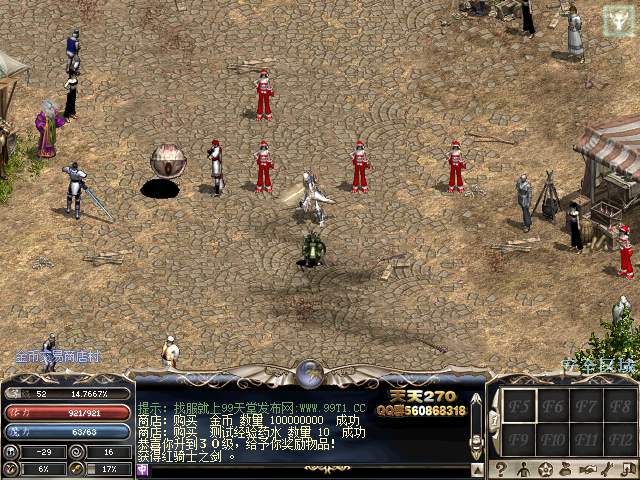Open the wrench options icon
Image resolution: width=640 pixels, height=480 pixels.
609,469
